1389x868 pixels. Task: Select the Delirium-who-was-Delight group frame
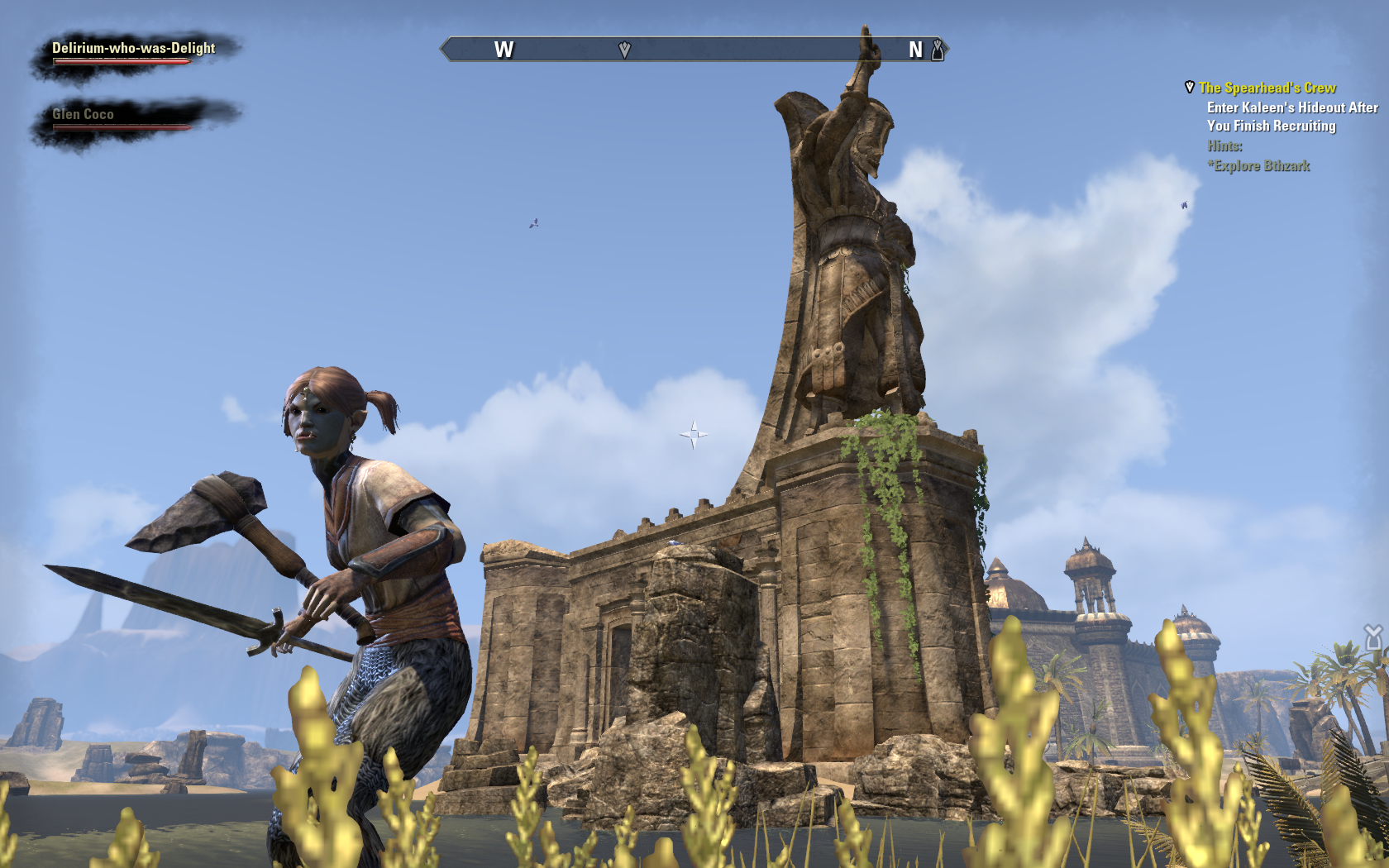134,52
